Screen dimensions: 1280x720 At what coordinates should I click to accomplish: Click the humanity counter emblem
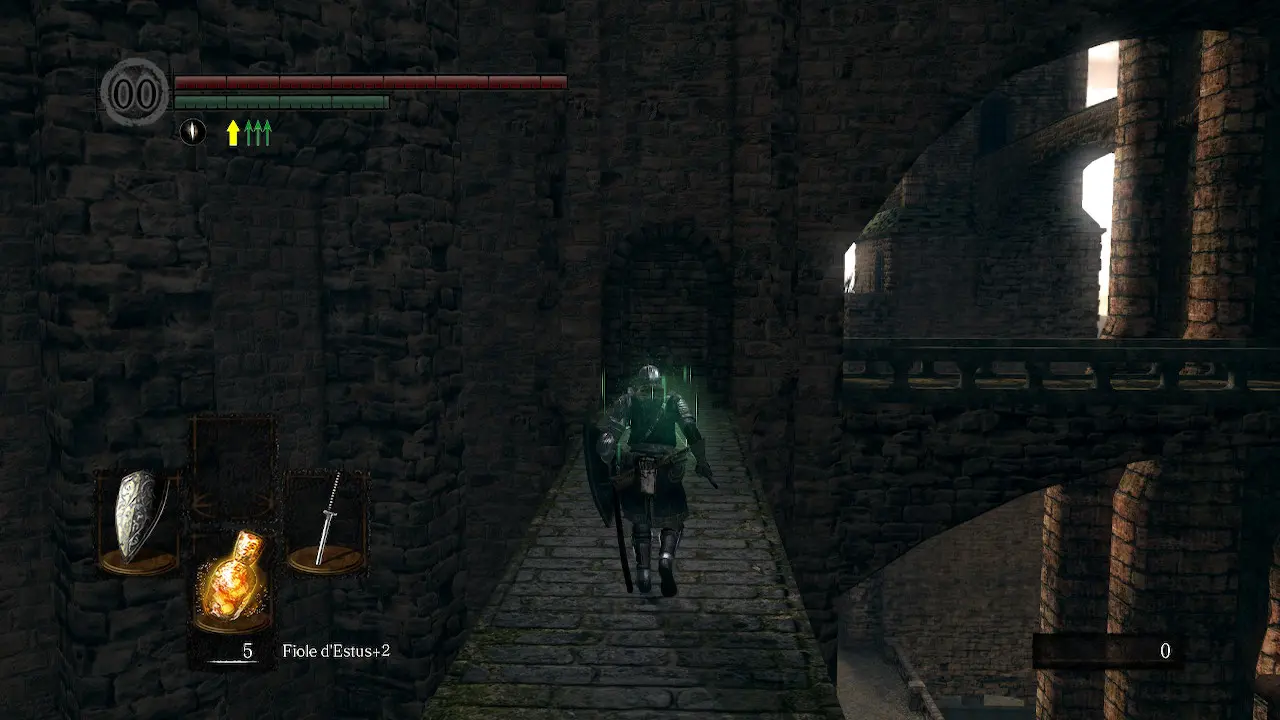pos(135,93)
